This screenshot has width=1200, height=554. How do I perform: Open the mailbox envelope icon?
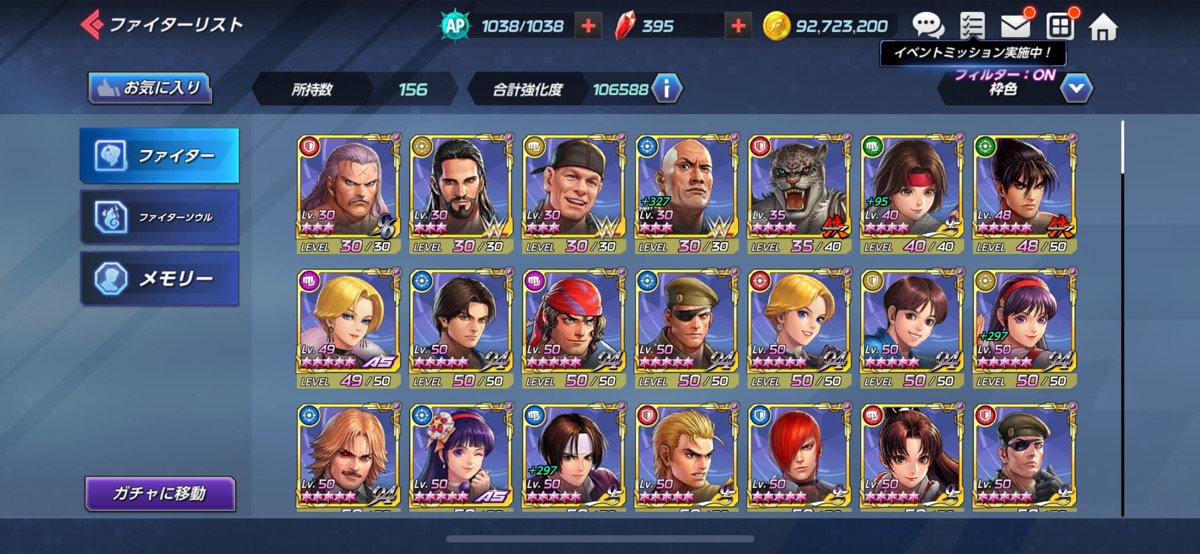pyautogui.click(x=1015, y=26)
